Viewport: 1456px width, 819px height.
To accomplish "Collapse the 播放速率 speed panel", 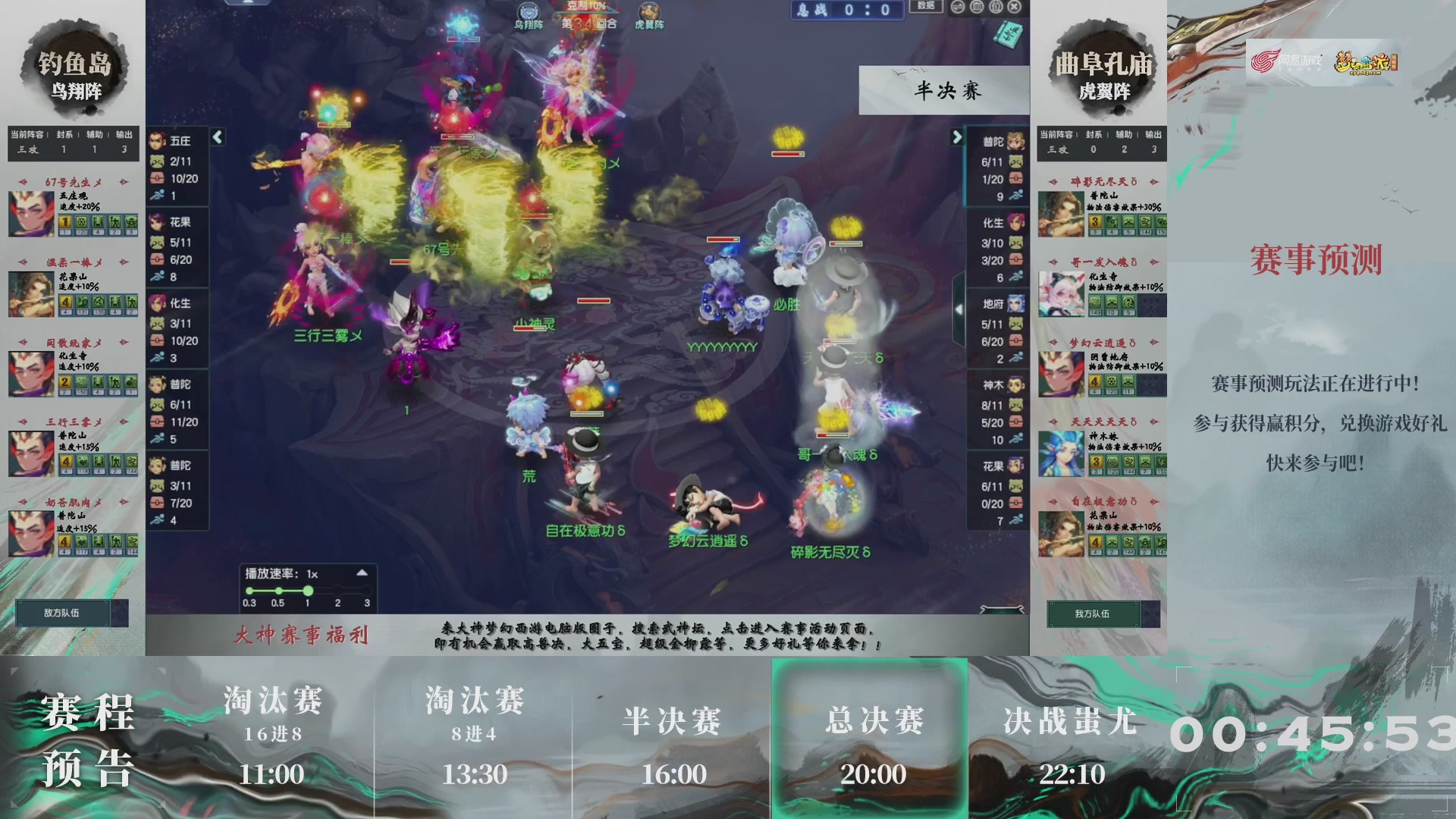I will coord(364,574).
